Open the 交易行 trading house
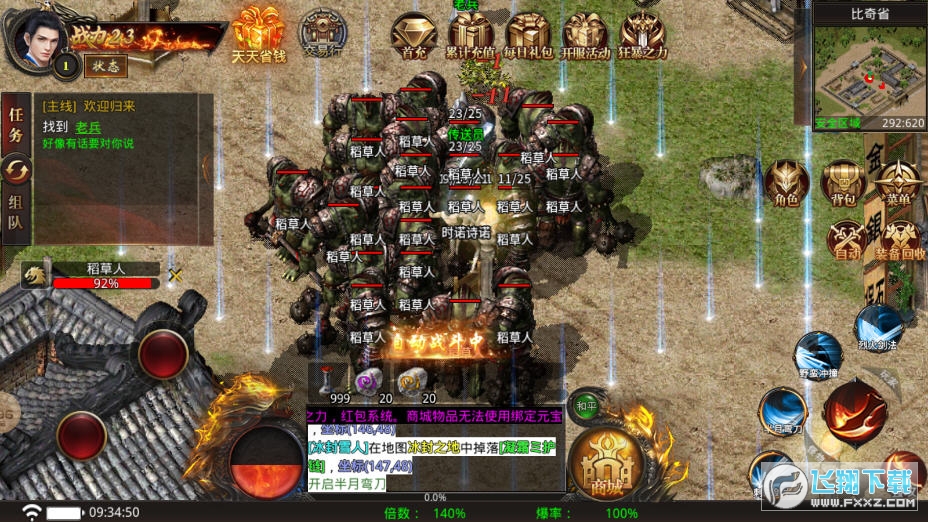 (x=322, y=35)
